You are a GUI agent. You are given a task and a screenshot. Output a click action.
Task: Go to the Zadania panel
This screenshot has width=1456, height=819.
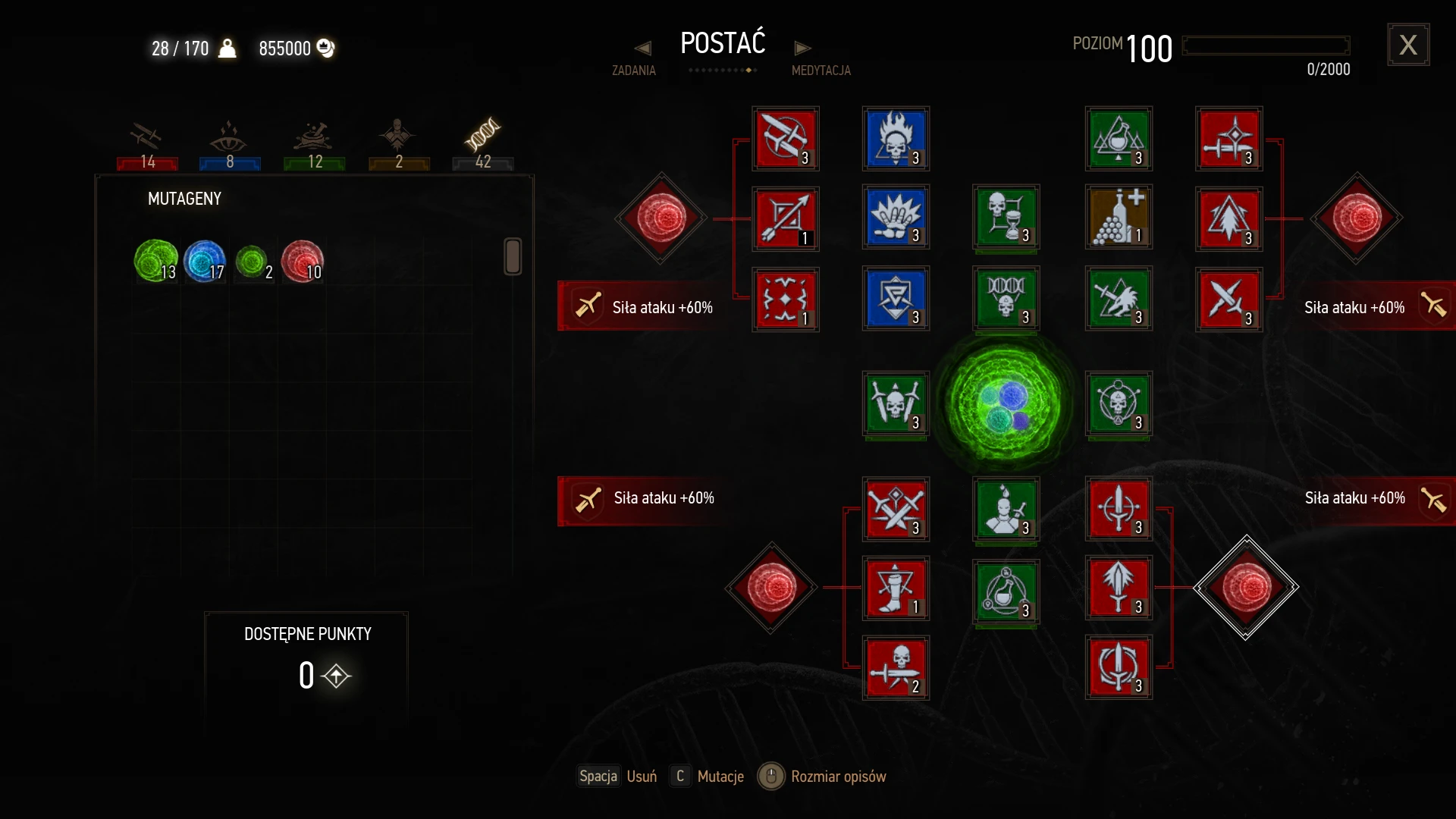635,61
